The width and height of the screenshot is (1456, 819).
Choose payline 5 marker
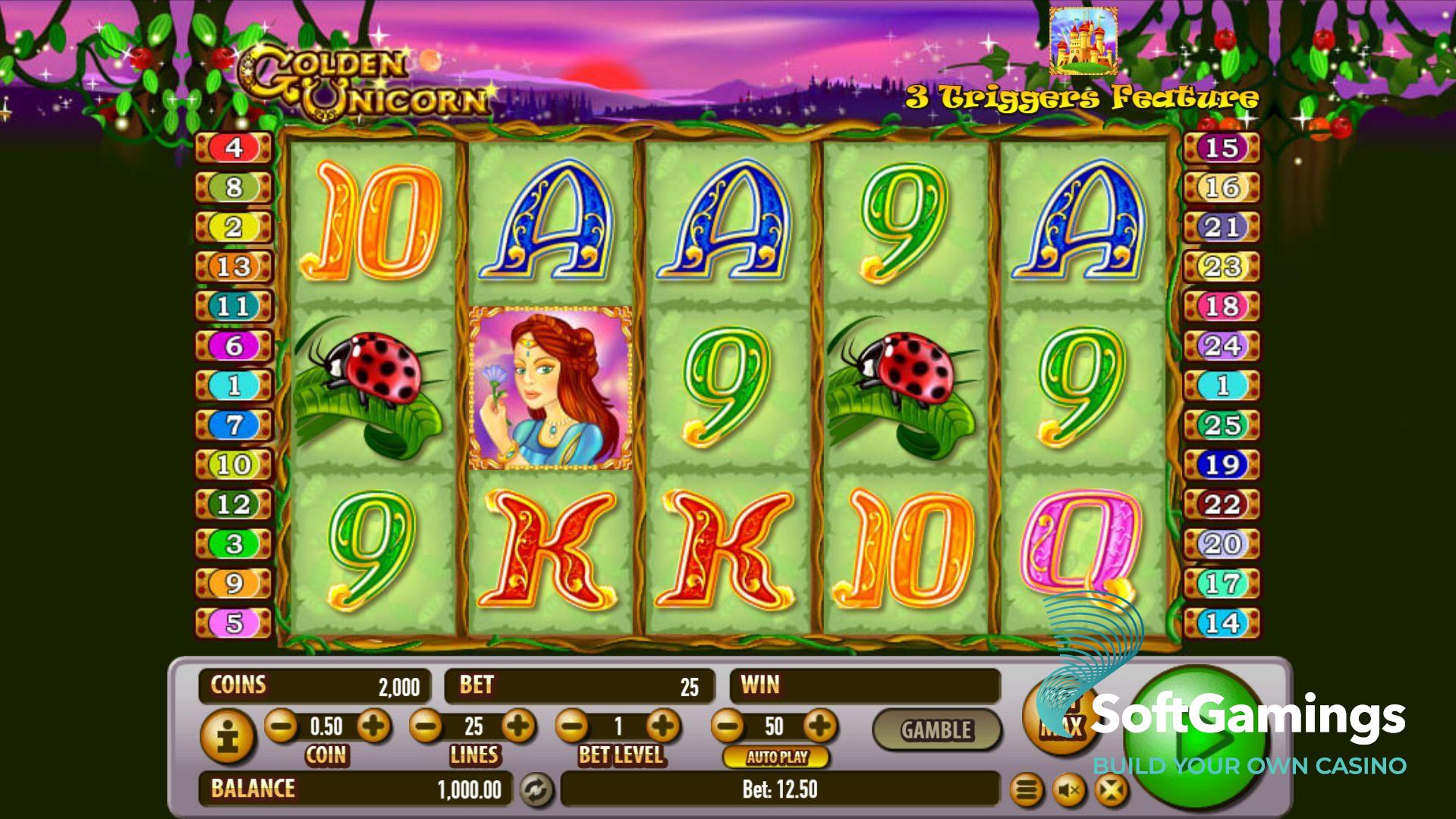(234, 623)
